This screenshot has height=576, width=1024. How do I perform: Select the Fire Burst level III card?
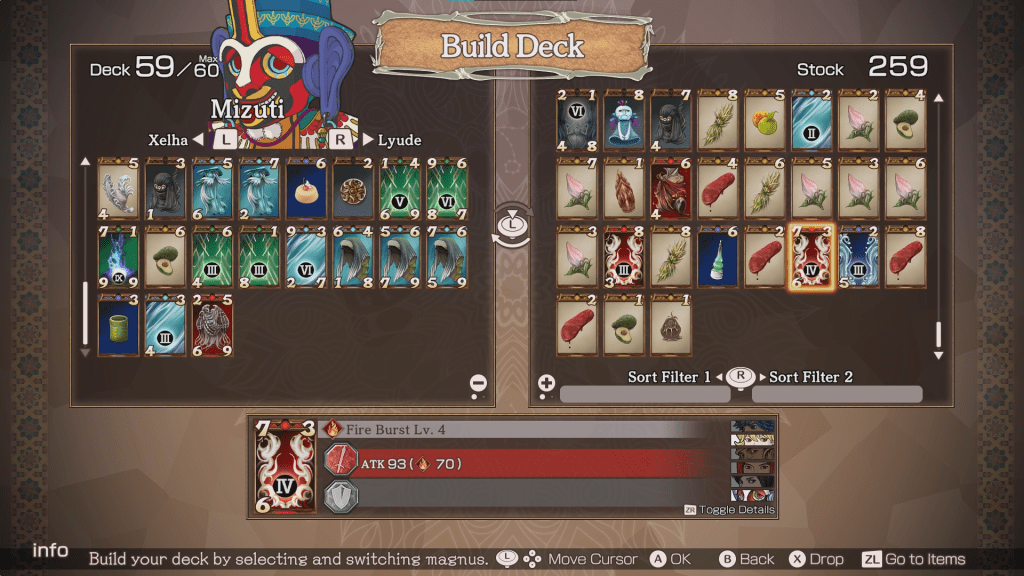point(623,257)
